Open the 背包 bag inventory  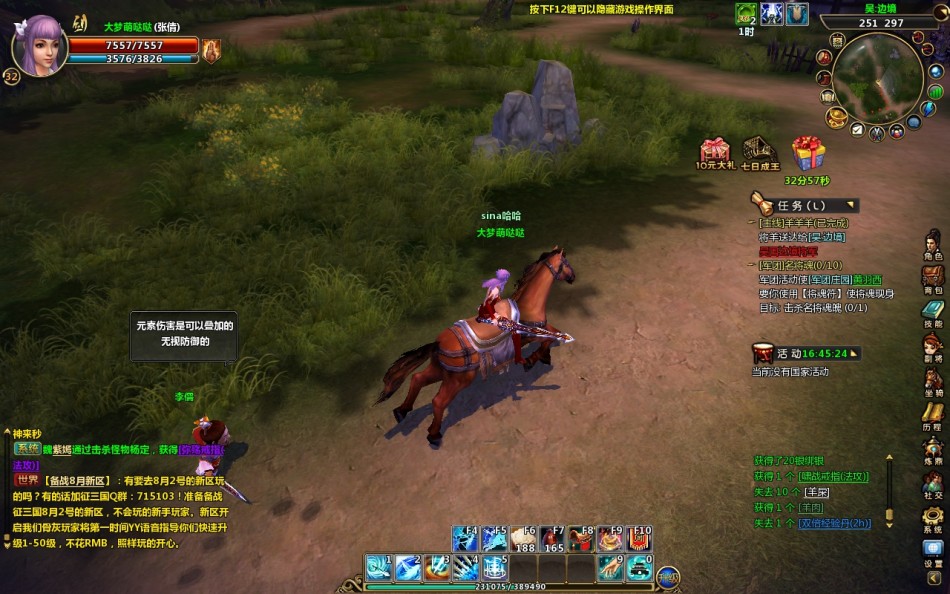click(932, 277)
